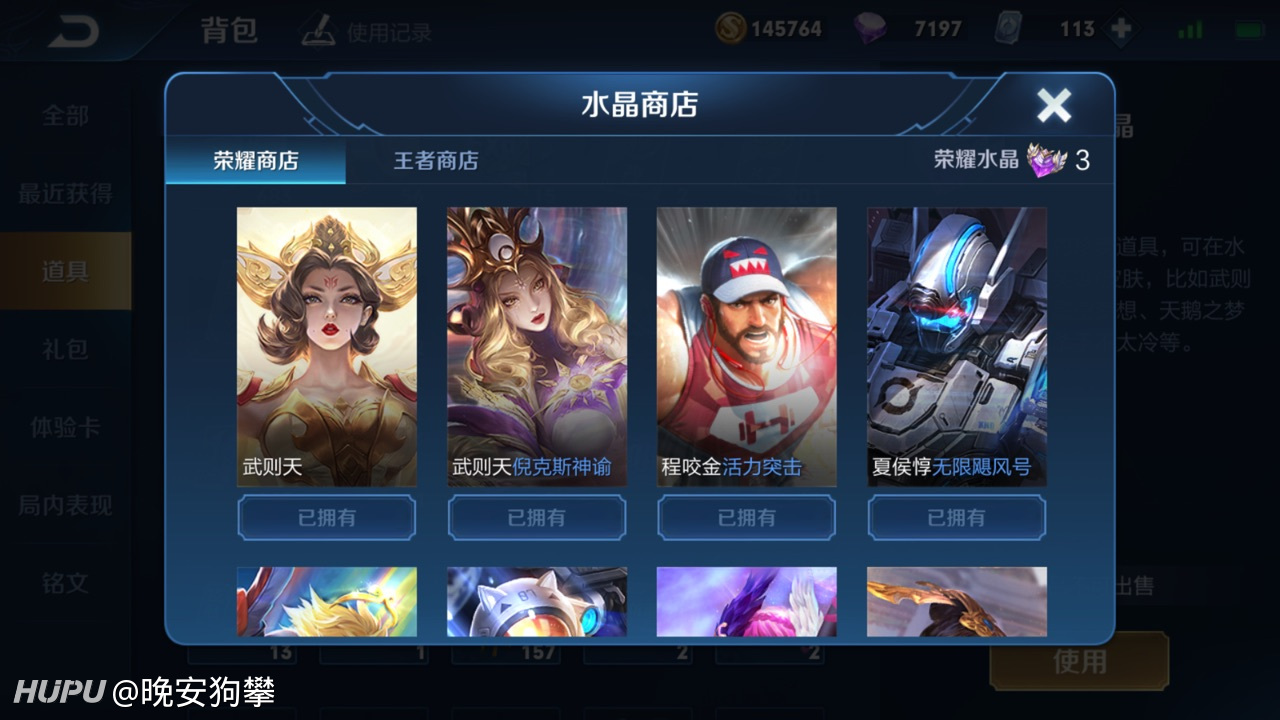Click 已拥有 button under 夏侯惇 无限飓风号
This screenshot has width=1280, height=720.
coord(957,518)
